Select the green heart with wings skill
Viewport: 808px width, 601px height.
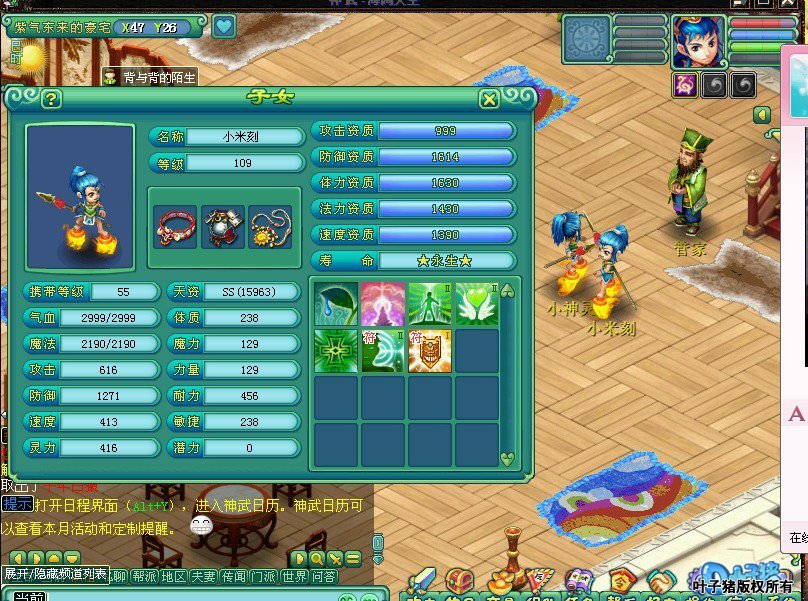(477, 303)
